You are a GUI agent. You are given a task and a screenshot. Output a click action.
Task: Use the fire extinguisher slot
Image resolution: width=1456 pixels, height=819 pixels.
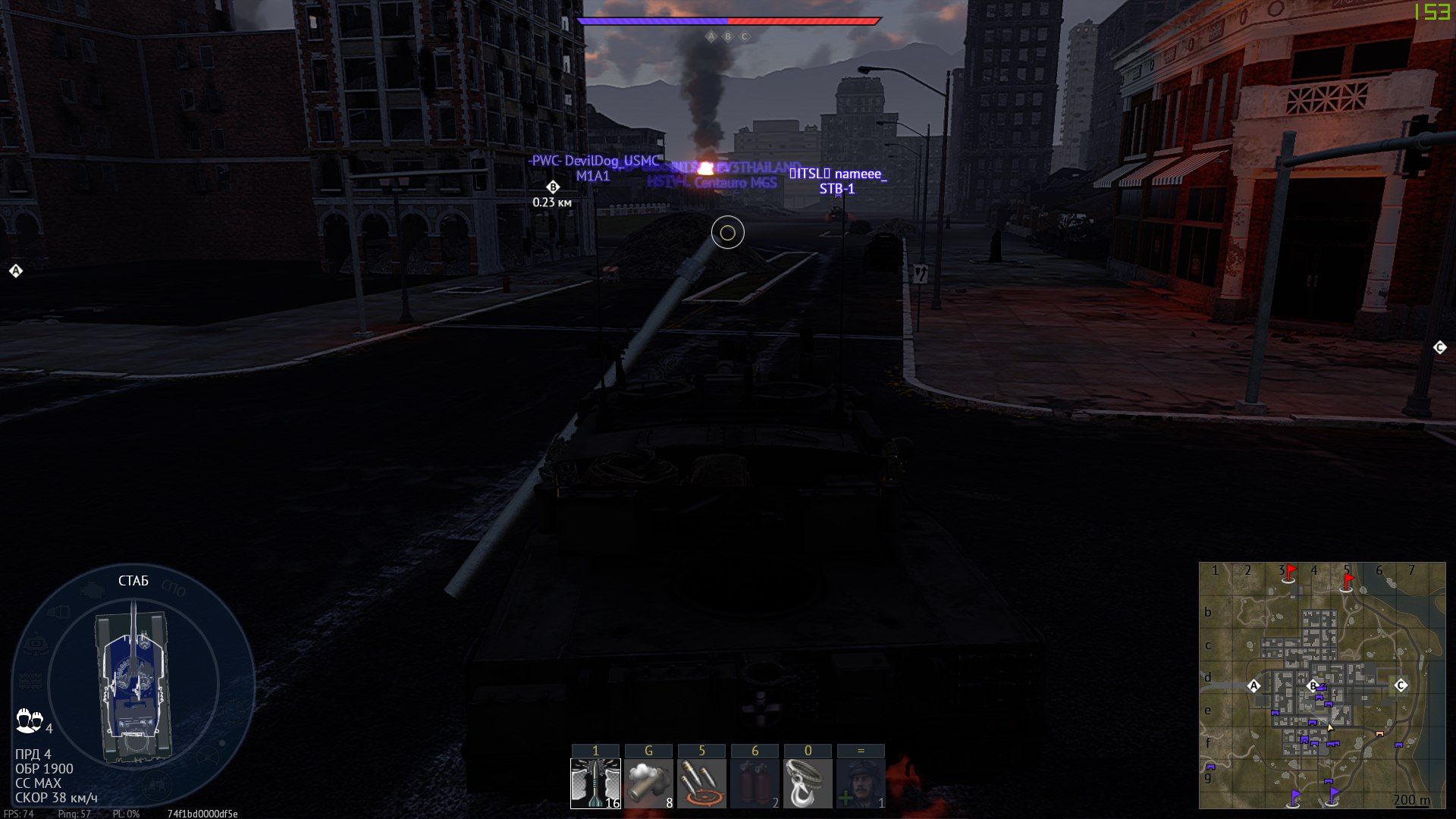pyautogui.click(x=755, y=783)
